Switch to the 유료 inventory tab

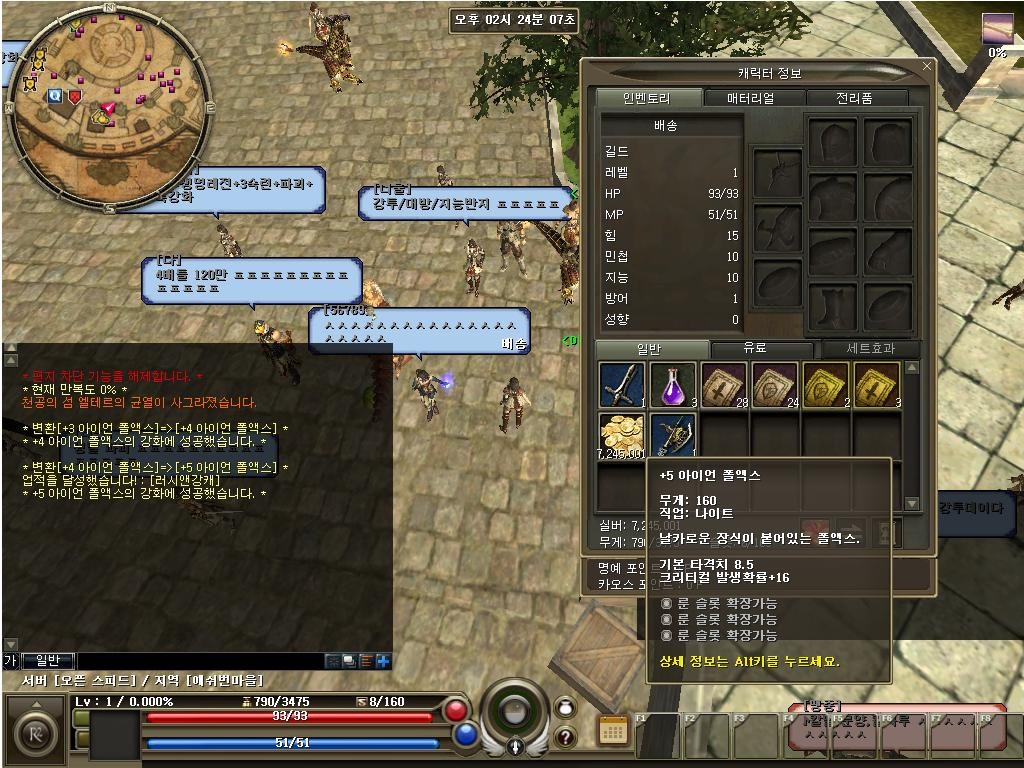[755, 349]
